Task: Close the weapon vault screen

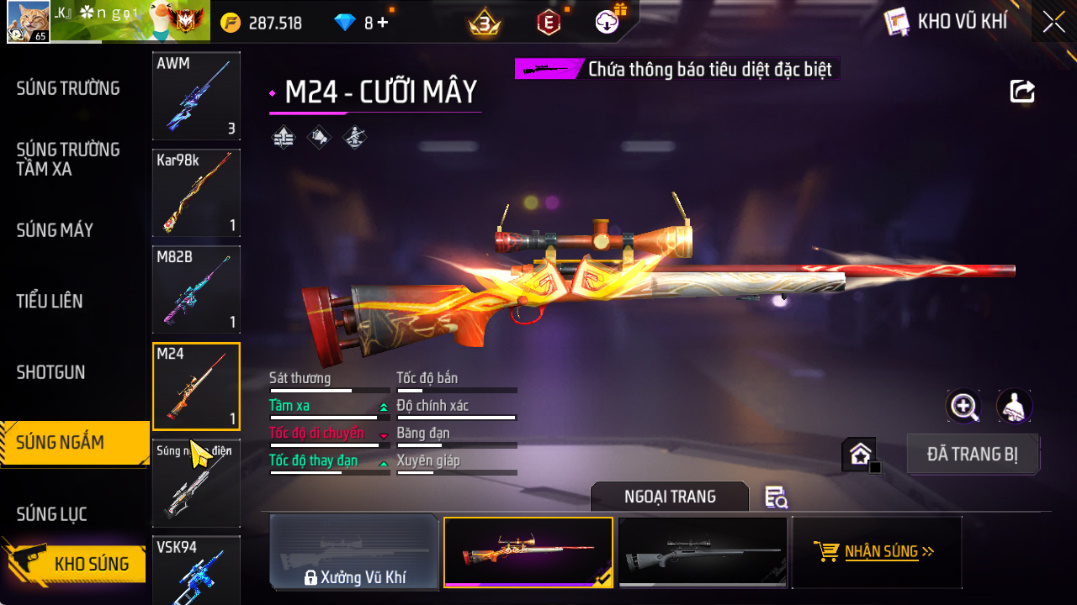Action: click(x=1053, y=22)
